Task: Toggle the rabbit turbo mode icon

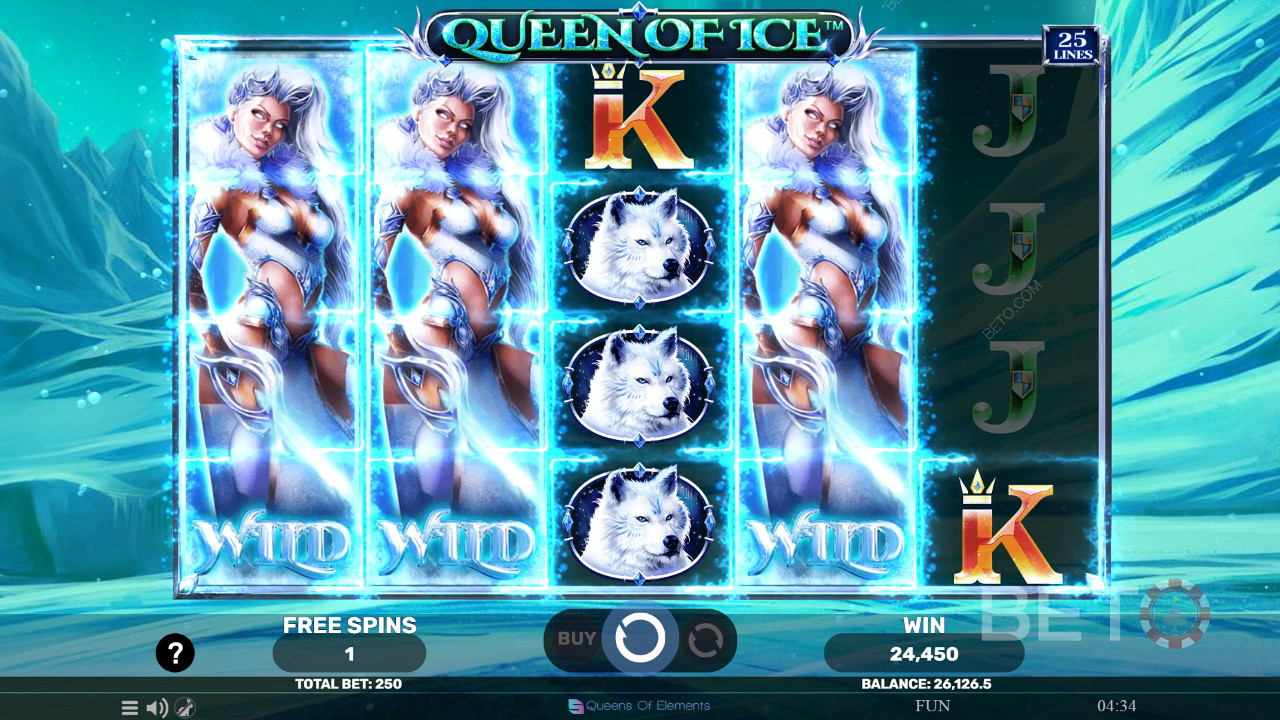Action: coord(185,708)
